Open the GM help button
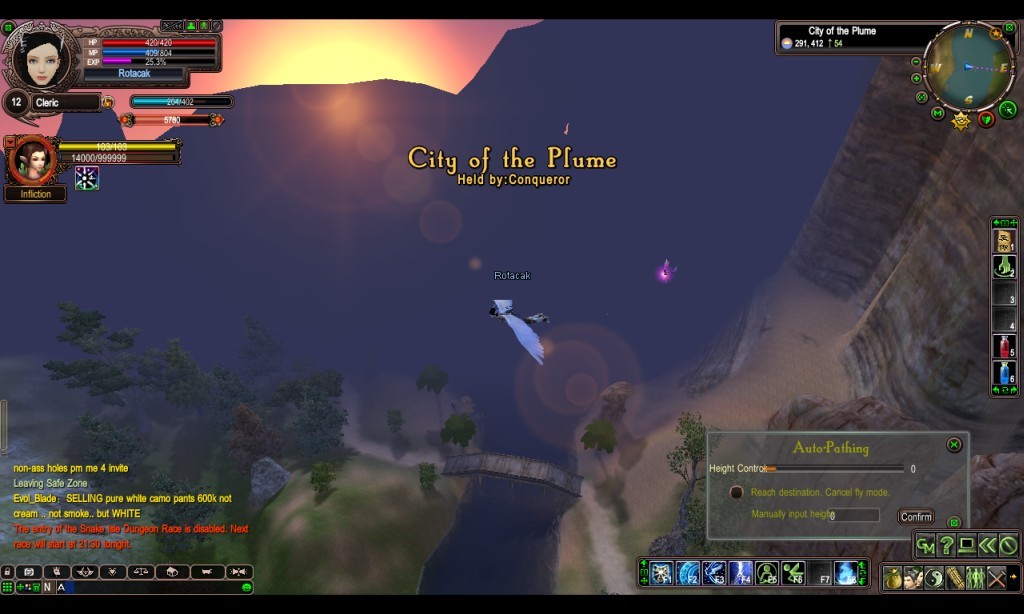The width and height of the screenshot is (1024, 614). [926, 546]
